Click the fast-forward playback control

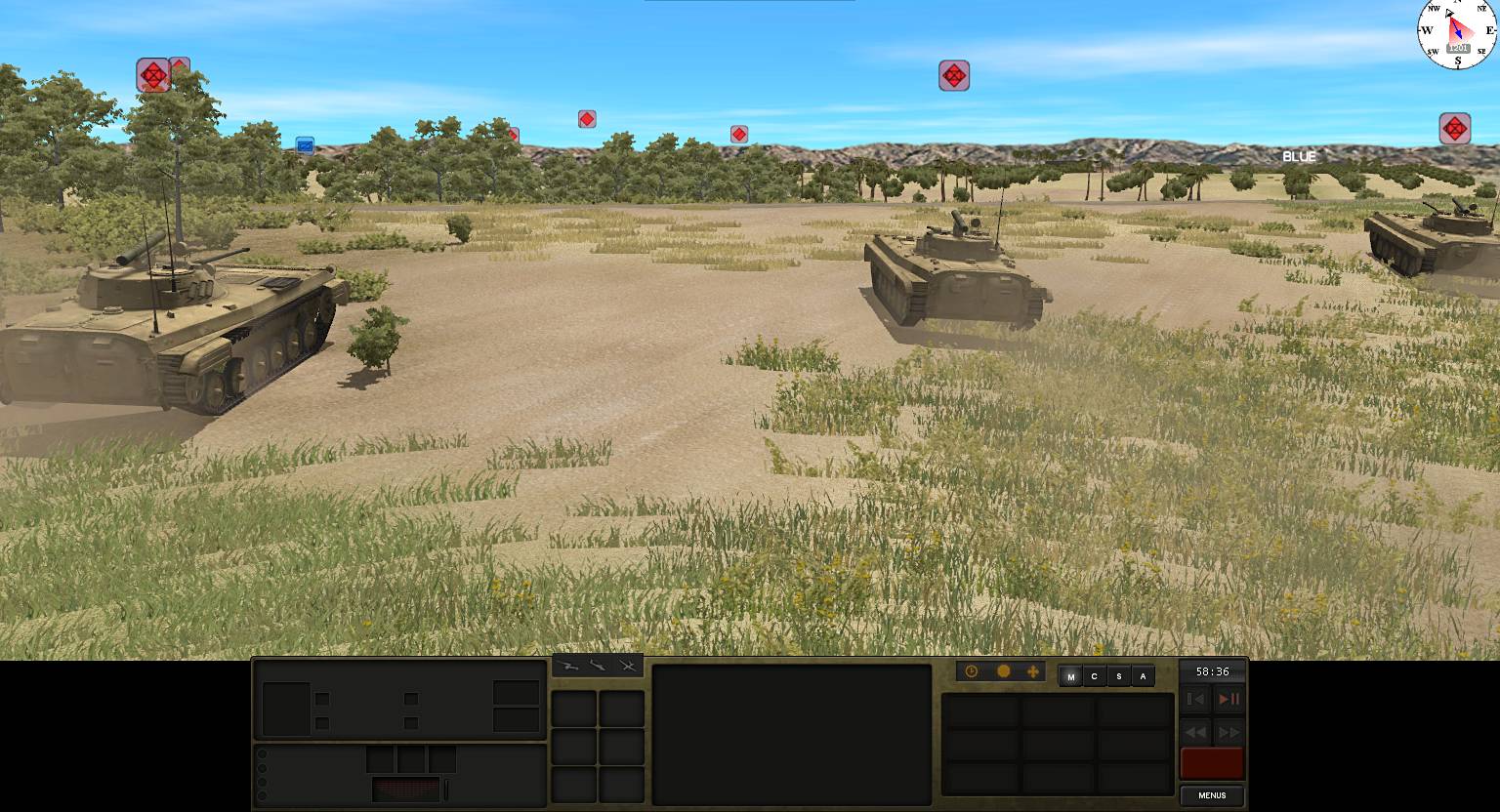point(1229,733)
